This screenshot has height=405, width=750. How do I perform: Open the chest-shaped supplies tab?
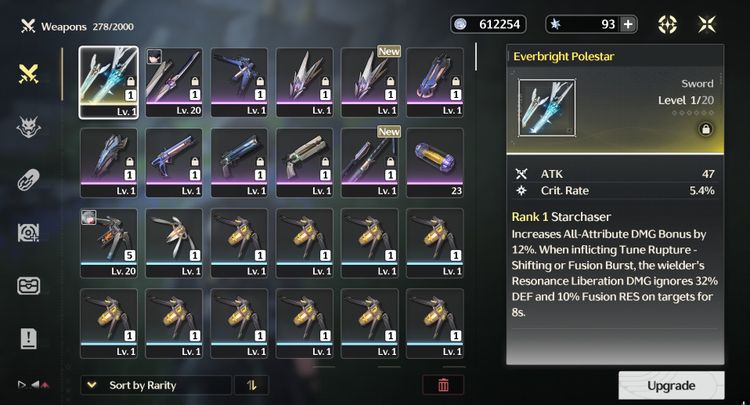29,286
